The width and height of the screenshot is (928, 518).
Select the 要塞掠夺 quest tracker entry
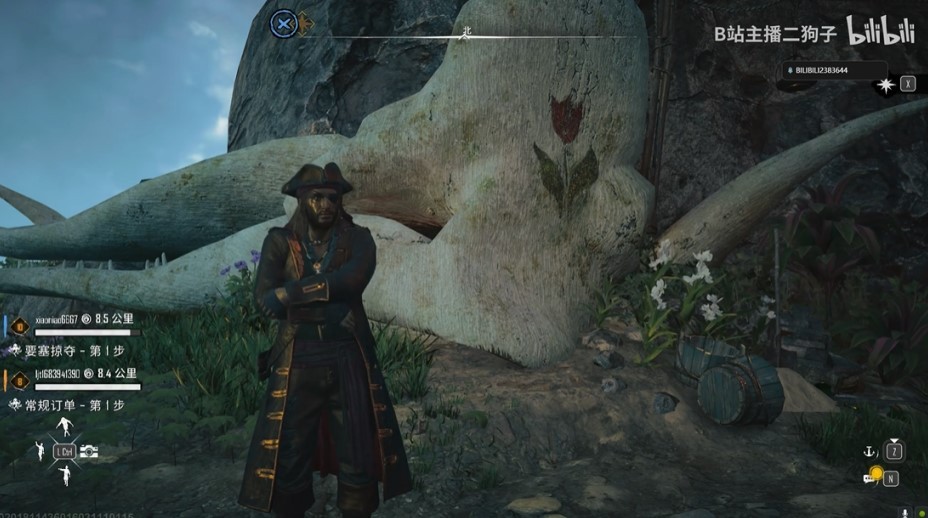[x=72, y=351]
